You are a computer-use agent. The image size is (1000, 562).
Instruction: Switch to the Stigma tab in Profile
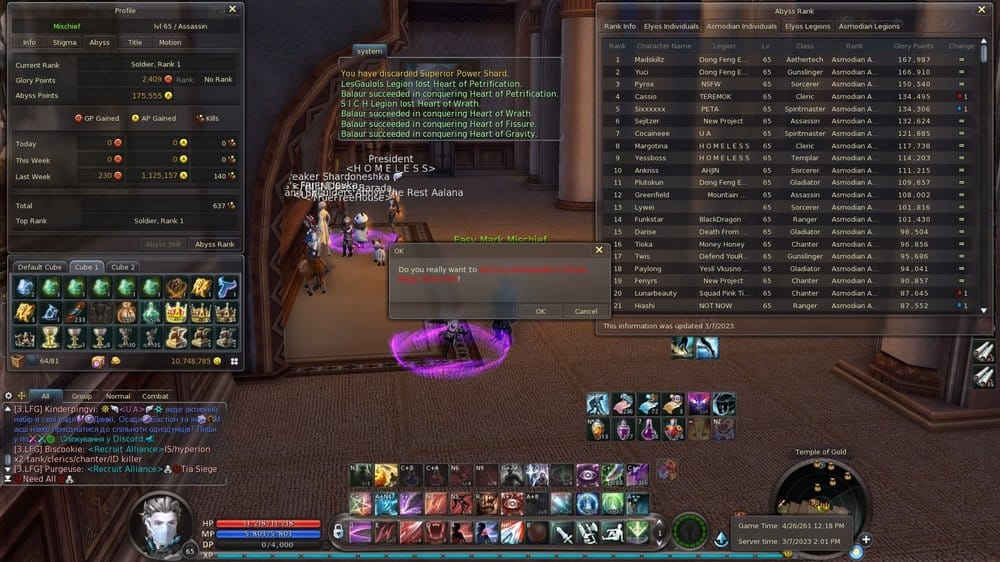(64, 43)
